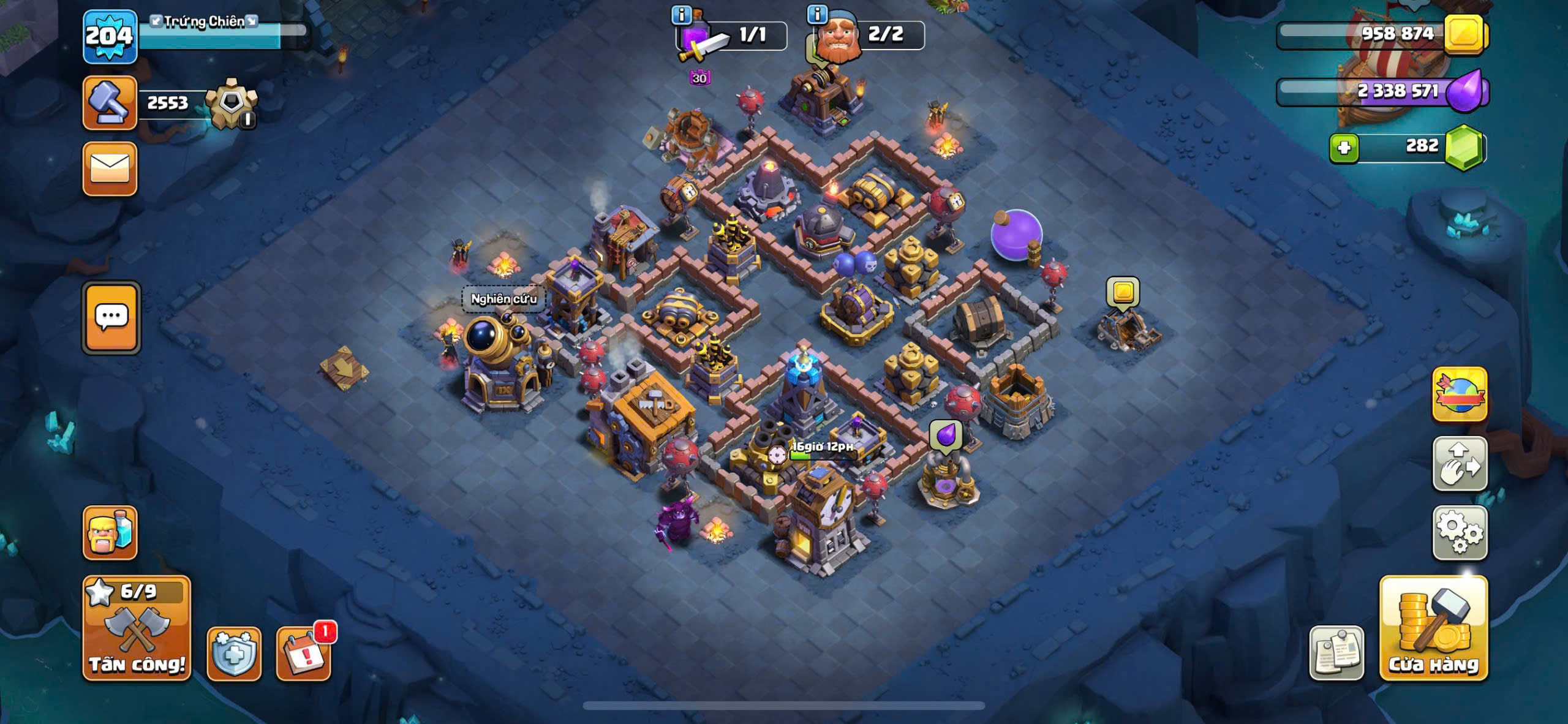Show Master Builder info button

tap(817, 13)
